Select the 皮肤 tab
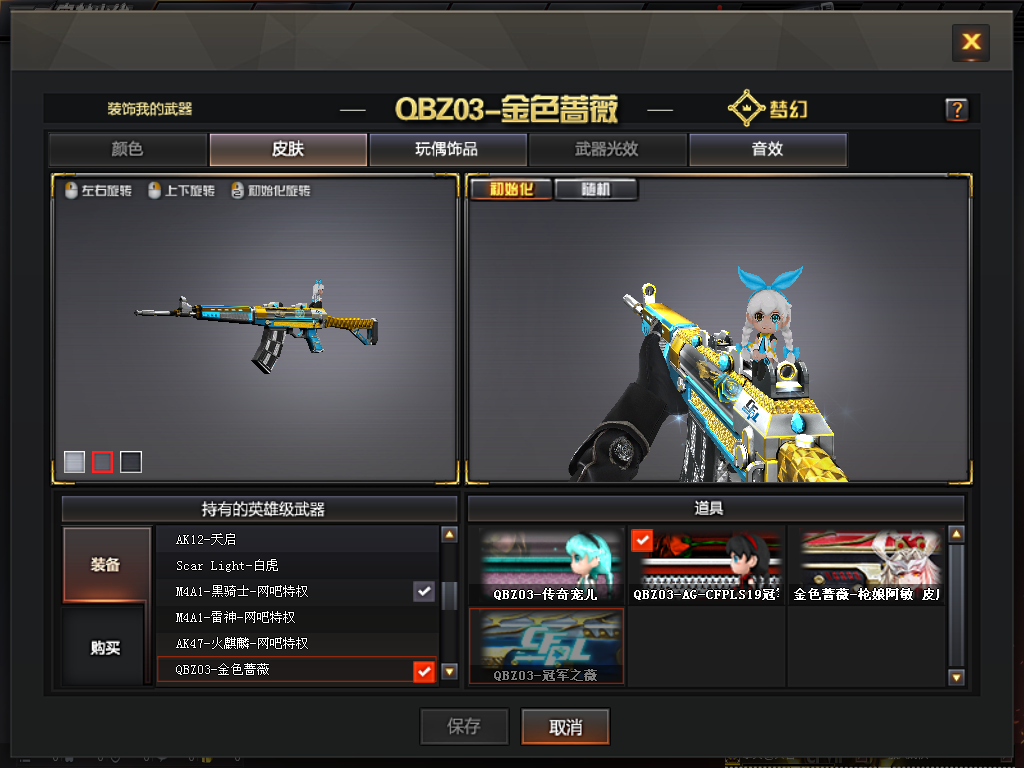 [288, 150]
